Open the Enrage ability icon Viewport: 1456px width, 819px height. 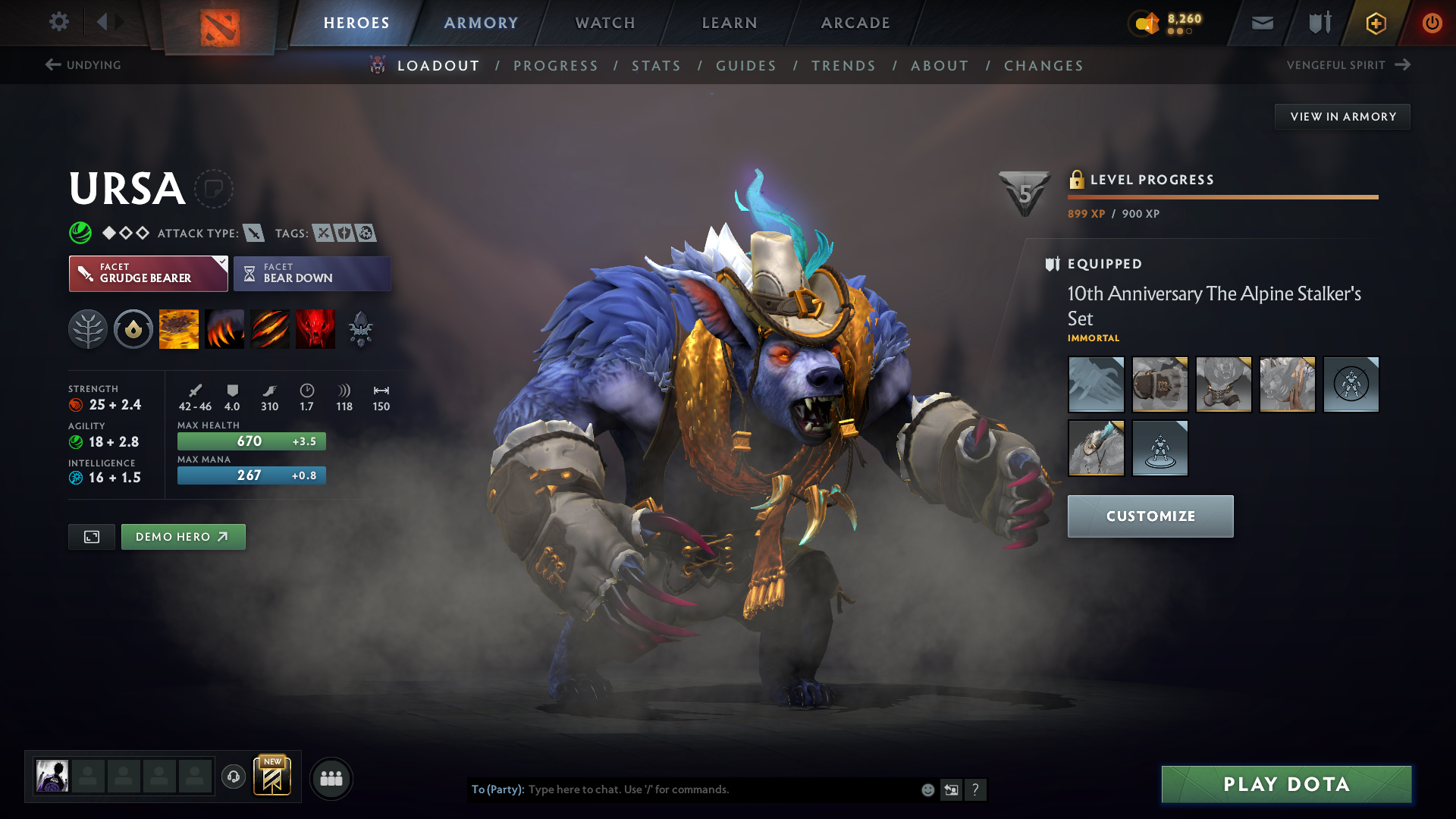click(315, 328)
